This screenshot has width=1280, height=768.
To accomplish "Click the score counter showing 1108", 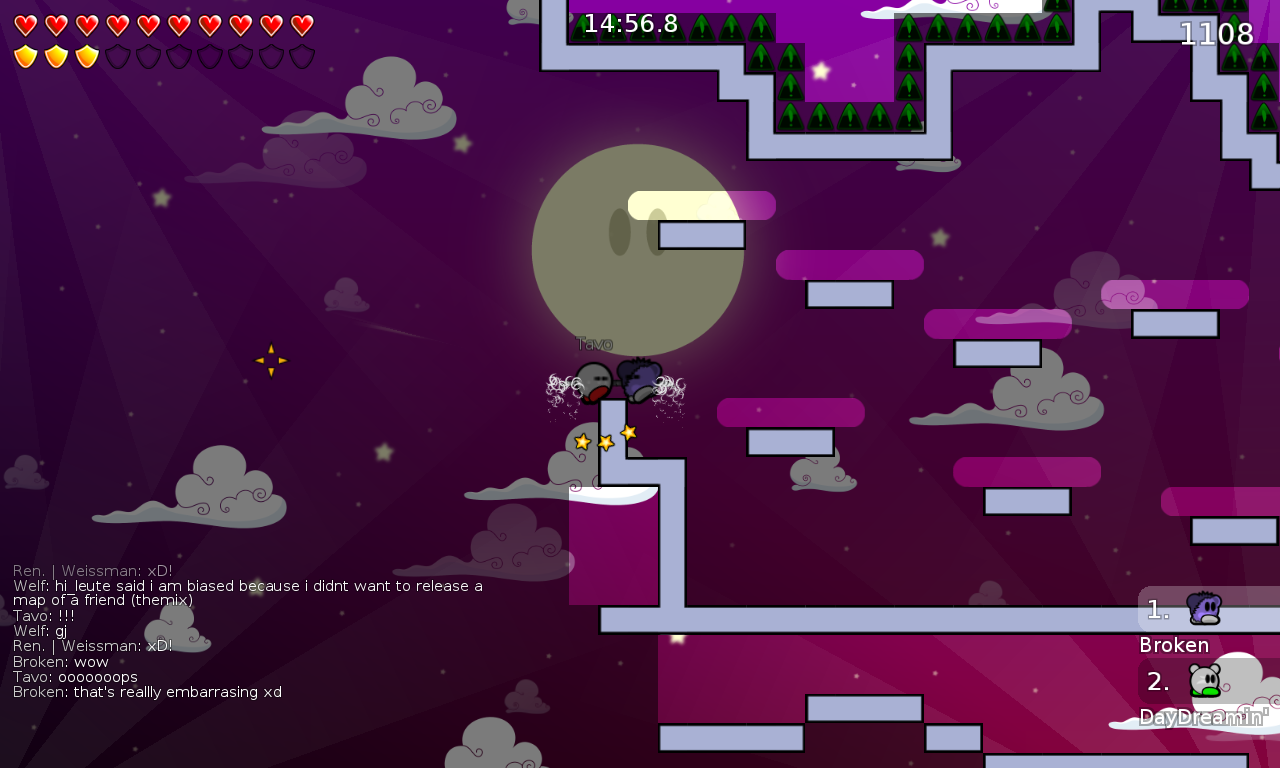I will pos(1216,33).
